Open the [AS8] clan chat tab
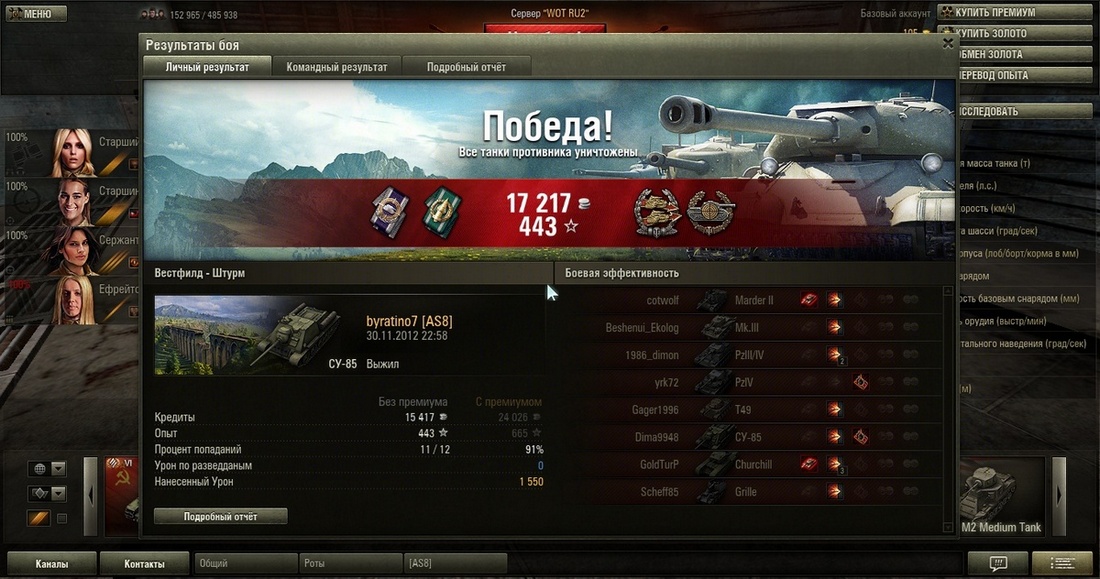 click(455, 564)
